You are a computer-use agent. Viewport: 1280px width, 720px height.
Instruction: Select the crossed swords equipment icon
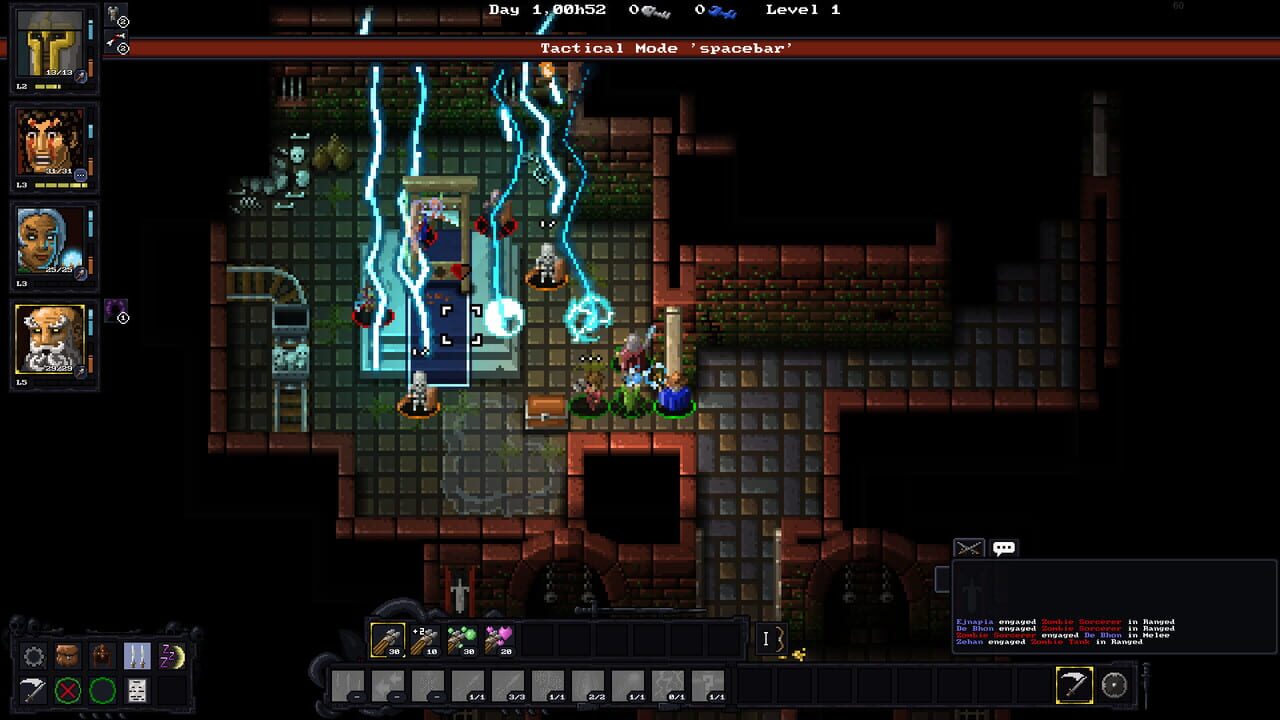point(136,657)
